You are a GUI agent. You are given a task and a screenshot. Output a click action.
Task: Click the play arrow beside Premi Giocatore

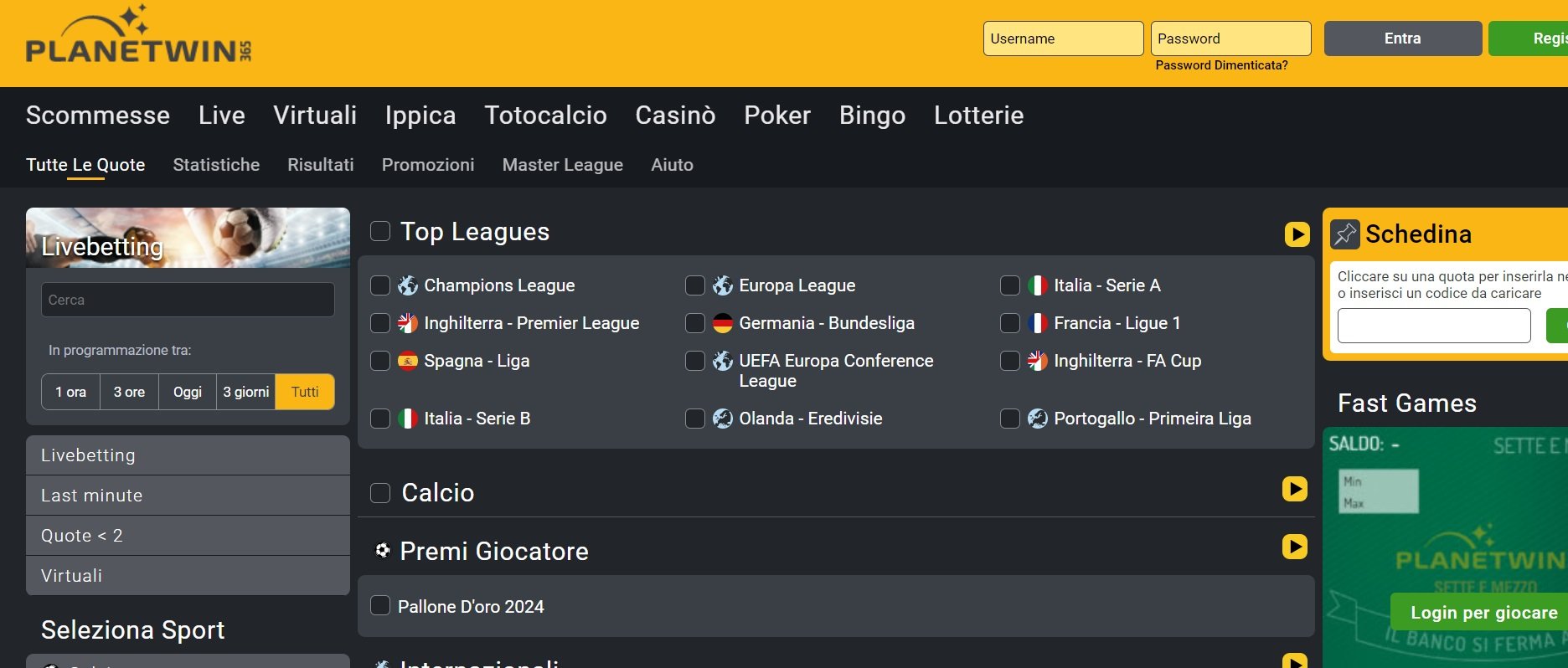point(1295,547)
